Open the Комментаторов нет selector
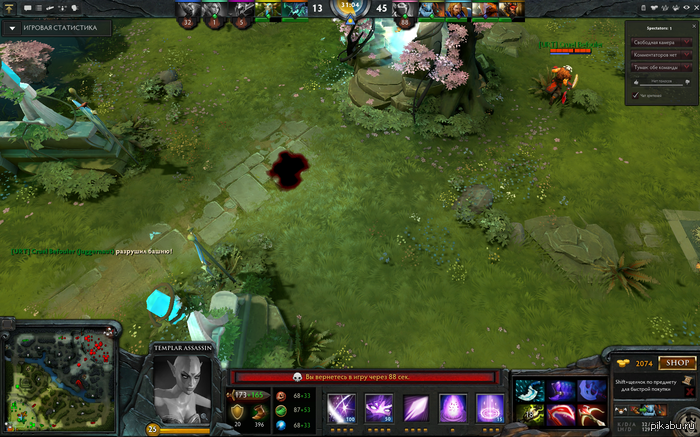 660,55
